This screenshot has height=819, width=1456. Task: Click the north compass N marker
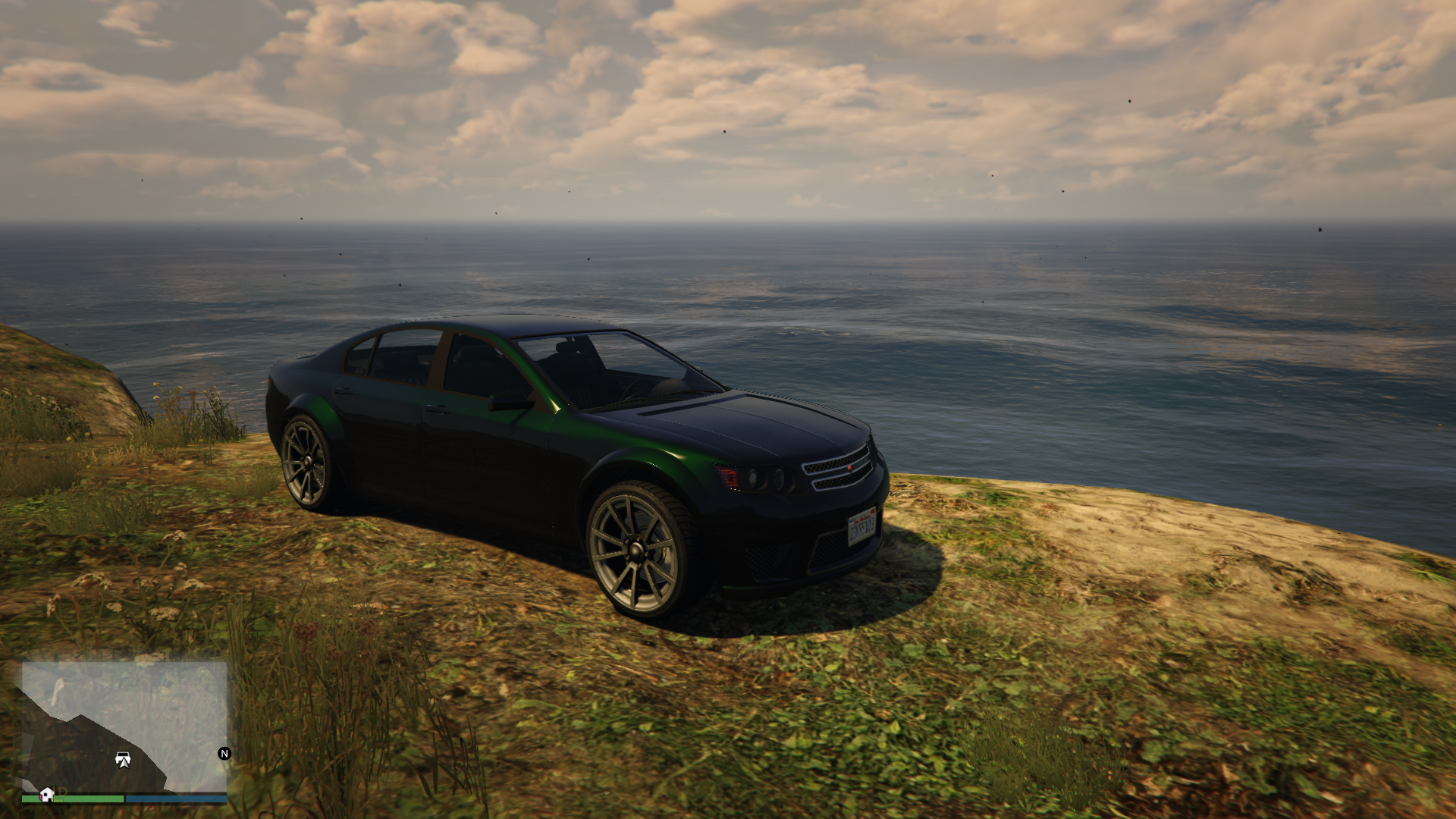(x=224, y=753)
